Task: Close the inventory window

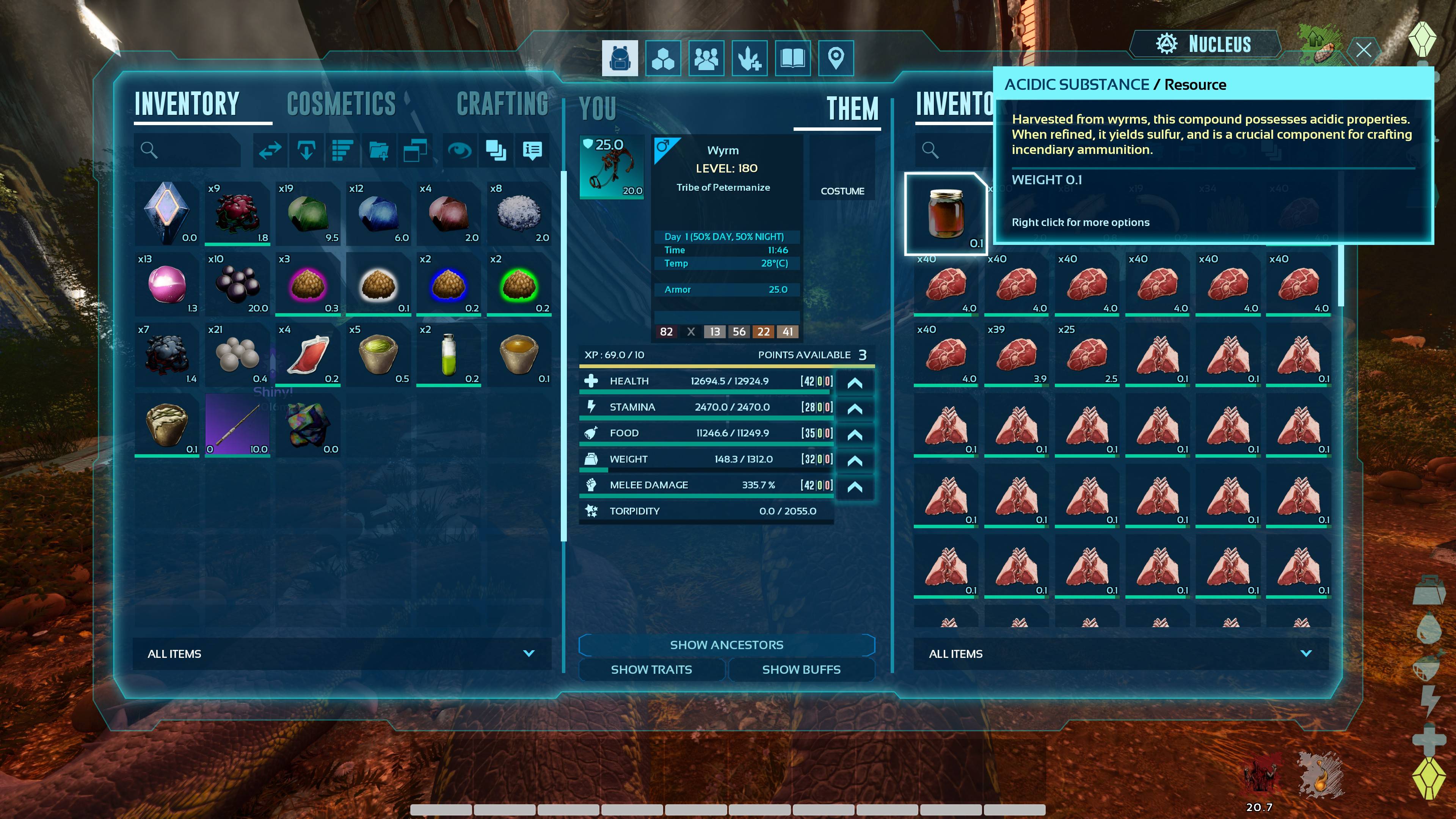Action: (1363, 50)
